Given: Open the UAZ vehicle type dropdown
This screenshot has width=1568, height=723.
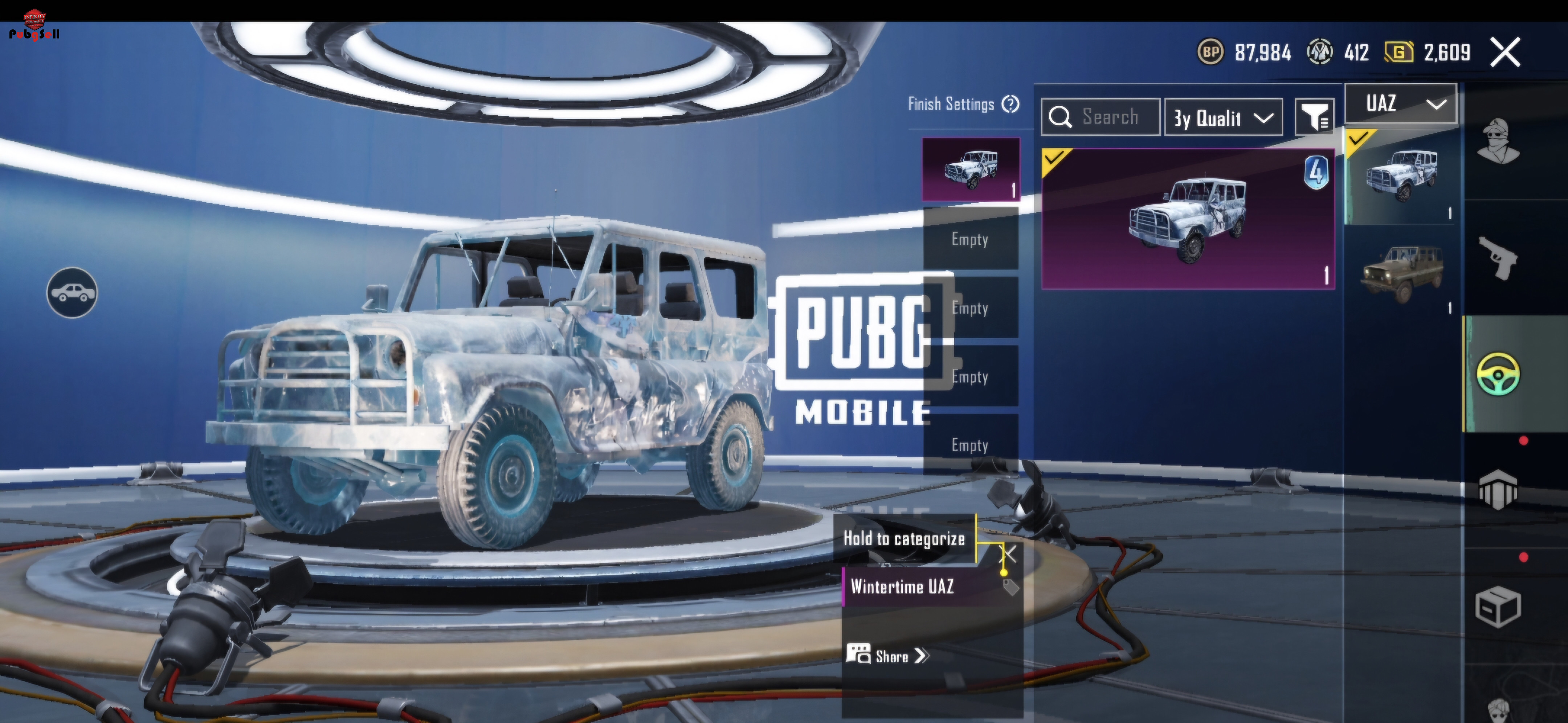Looking at the screenshot, I should [1401, 103].
